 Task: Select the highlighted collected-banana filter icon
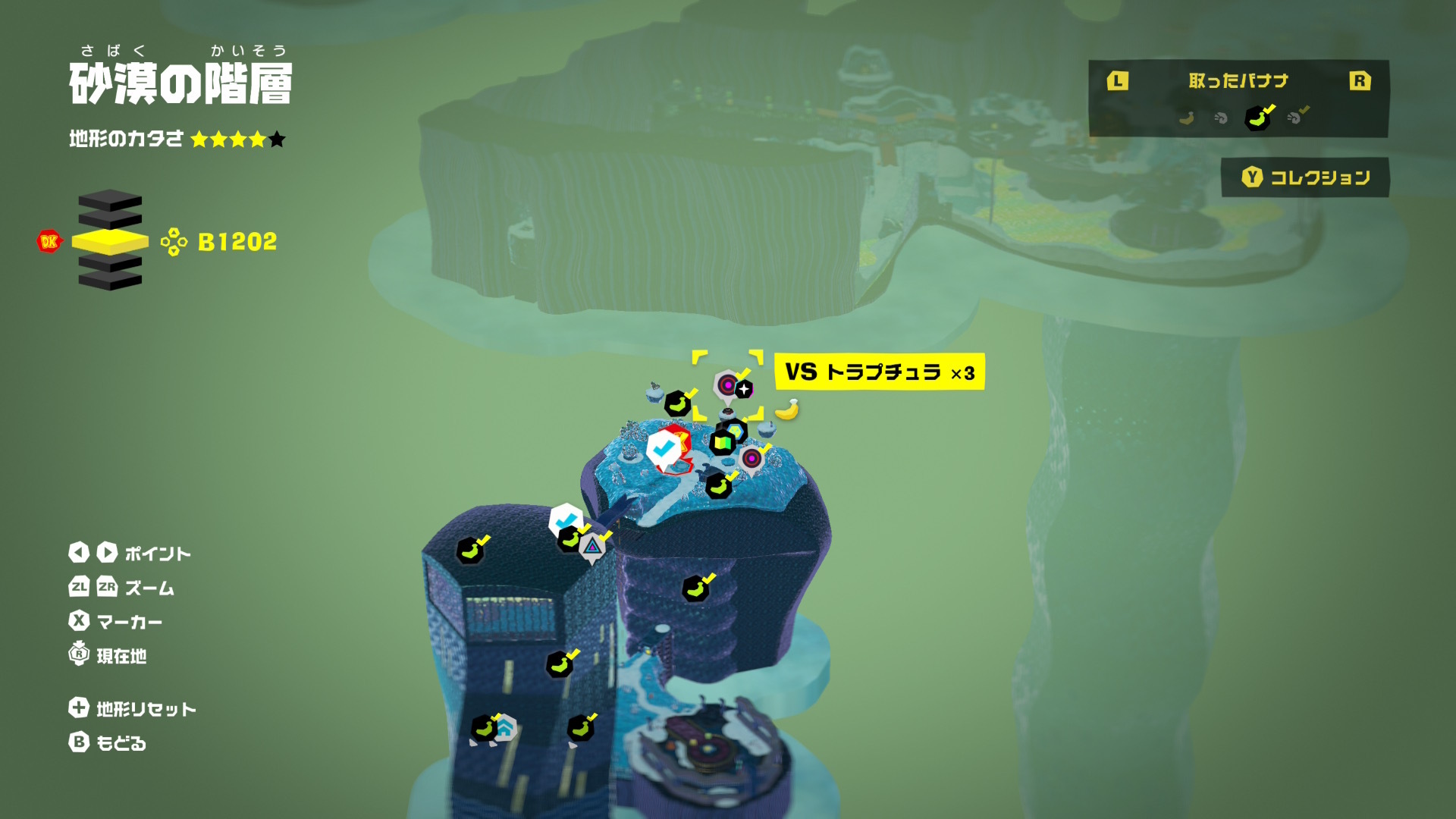1257,118
